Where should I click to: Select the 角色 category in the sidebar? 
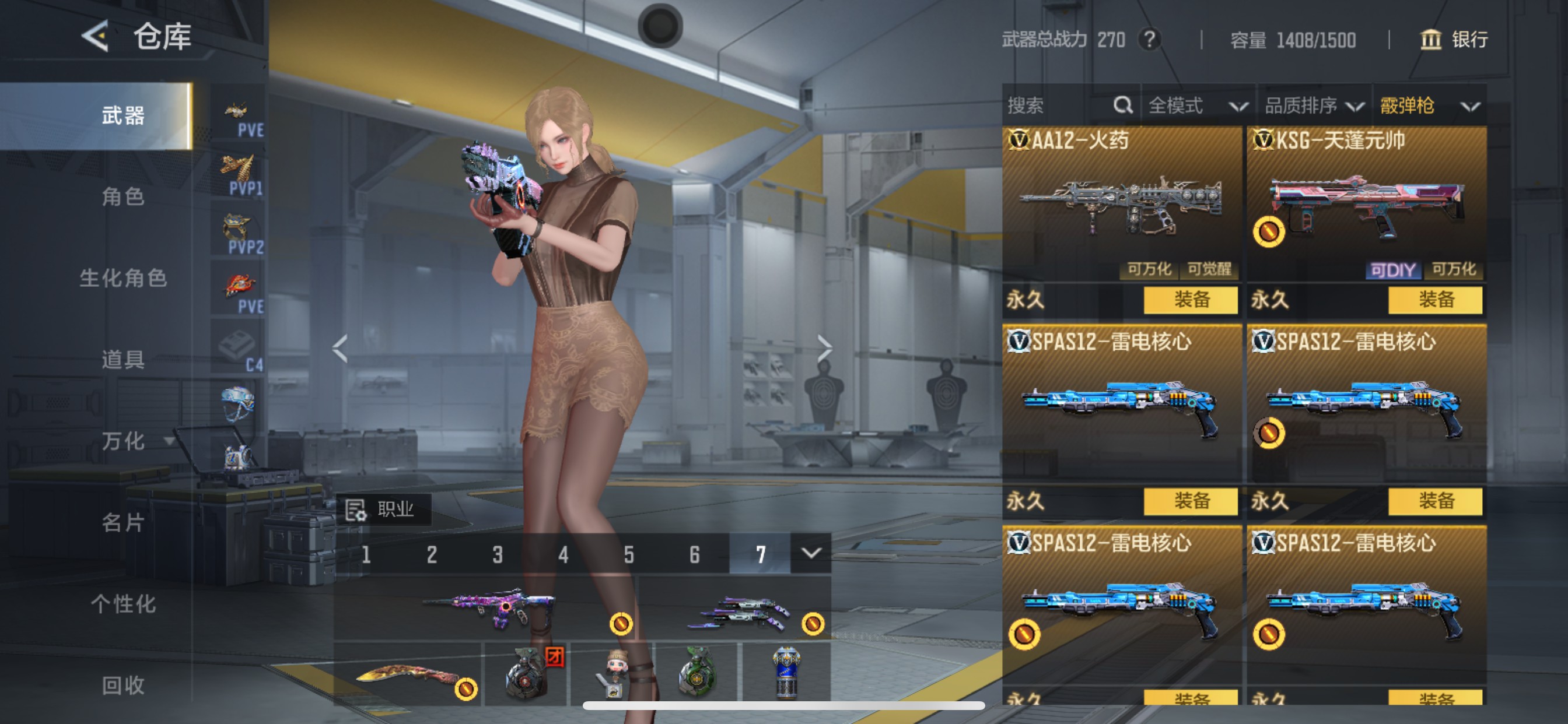click(x=123, y=196)
